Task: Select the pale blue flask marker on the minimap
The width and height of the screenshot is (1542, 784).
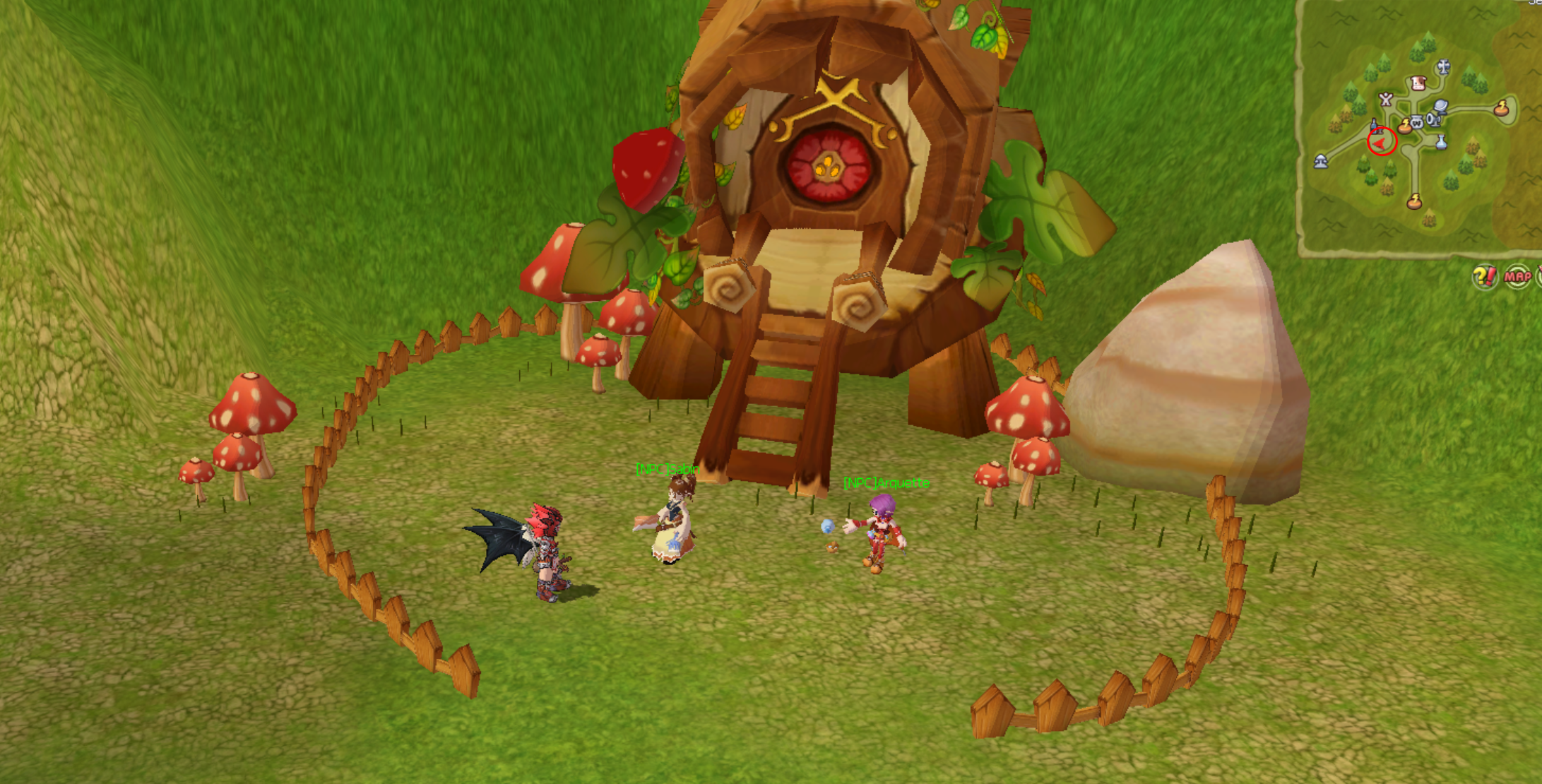Action: [1441, 143]
